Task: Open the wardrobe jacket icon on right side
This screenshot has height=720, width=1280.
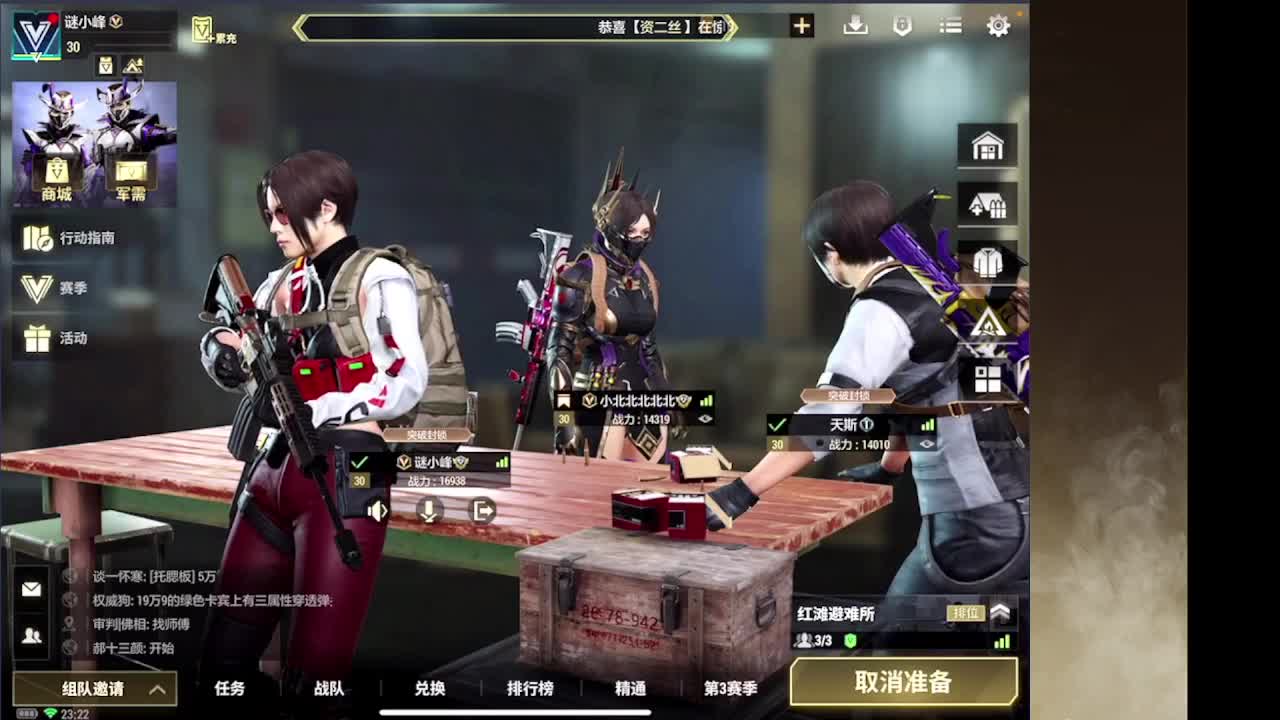Action: tap(988, 262)
